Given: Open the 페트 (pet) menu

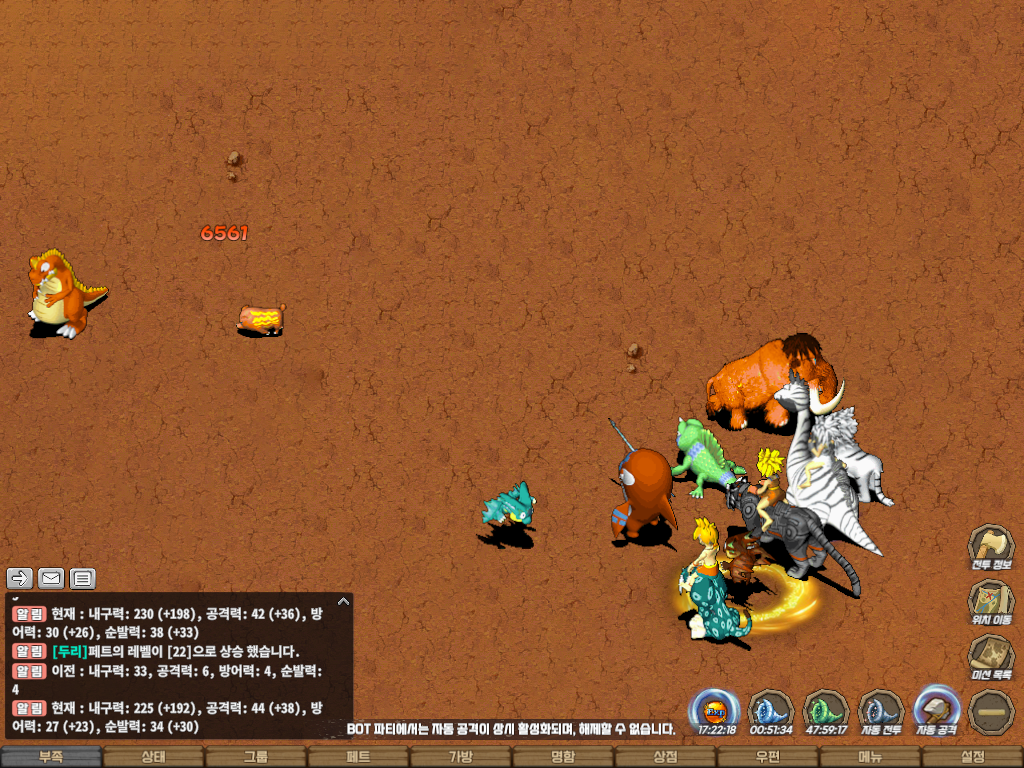Looking at the screenshot, I should coord(358,757).
